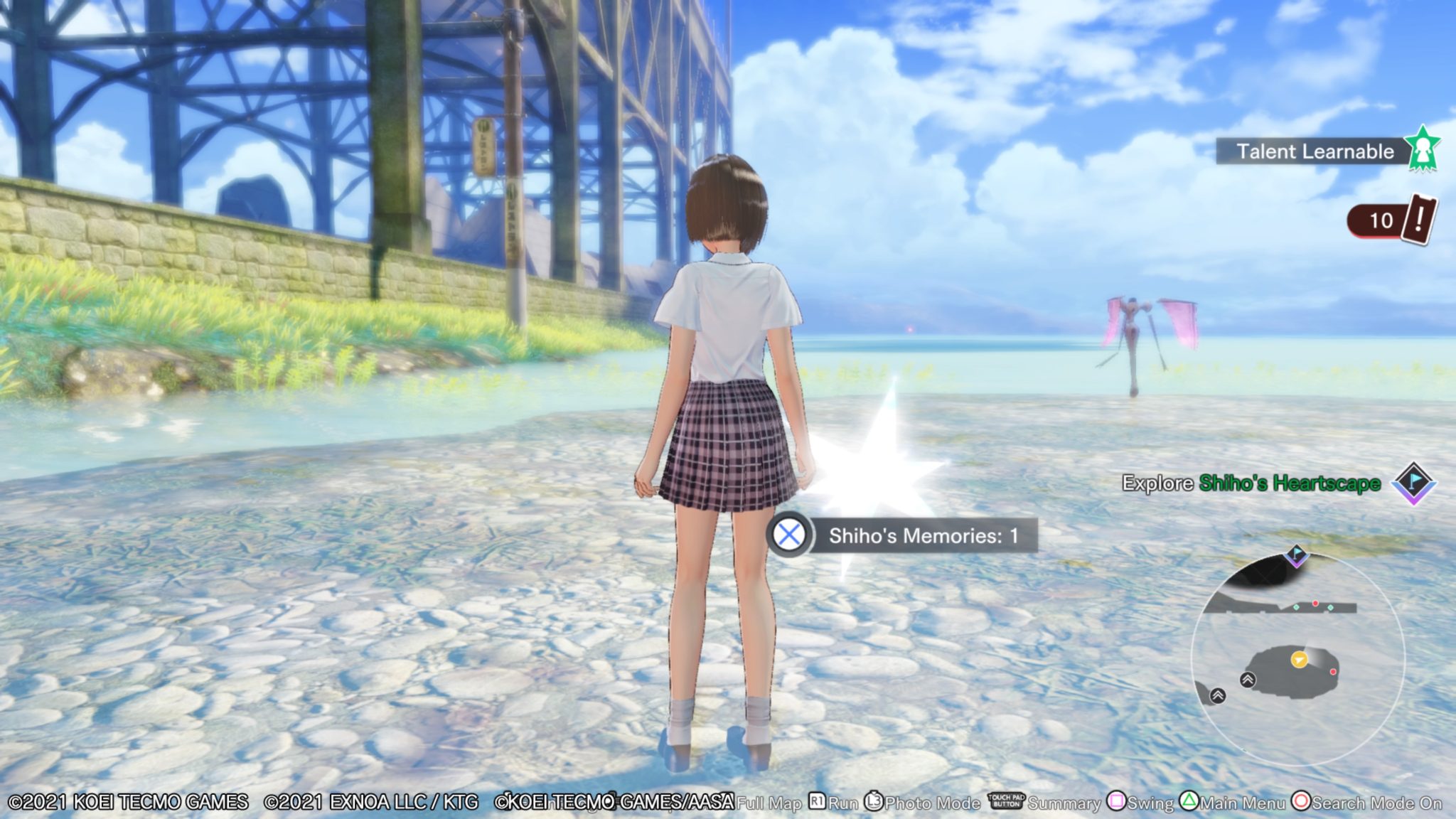The height and width of the screenshot is (819, 1456).
Task: Click the upper chevron ramp marker on minimap
Action: (1248, 680)
